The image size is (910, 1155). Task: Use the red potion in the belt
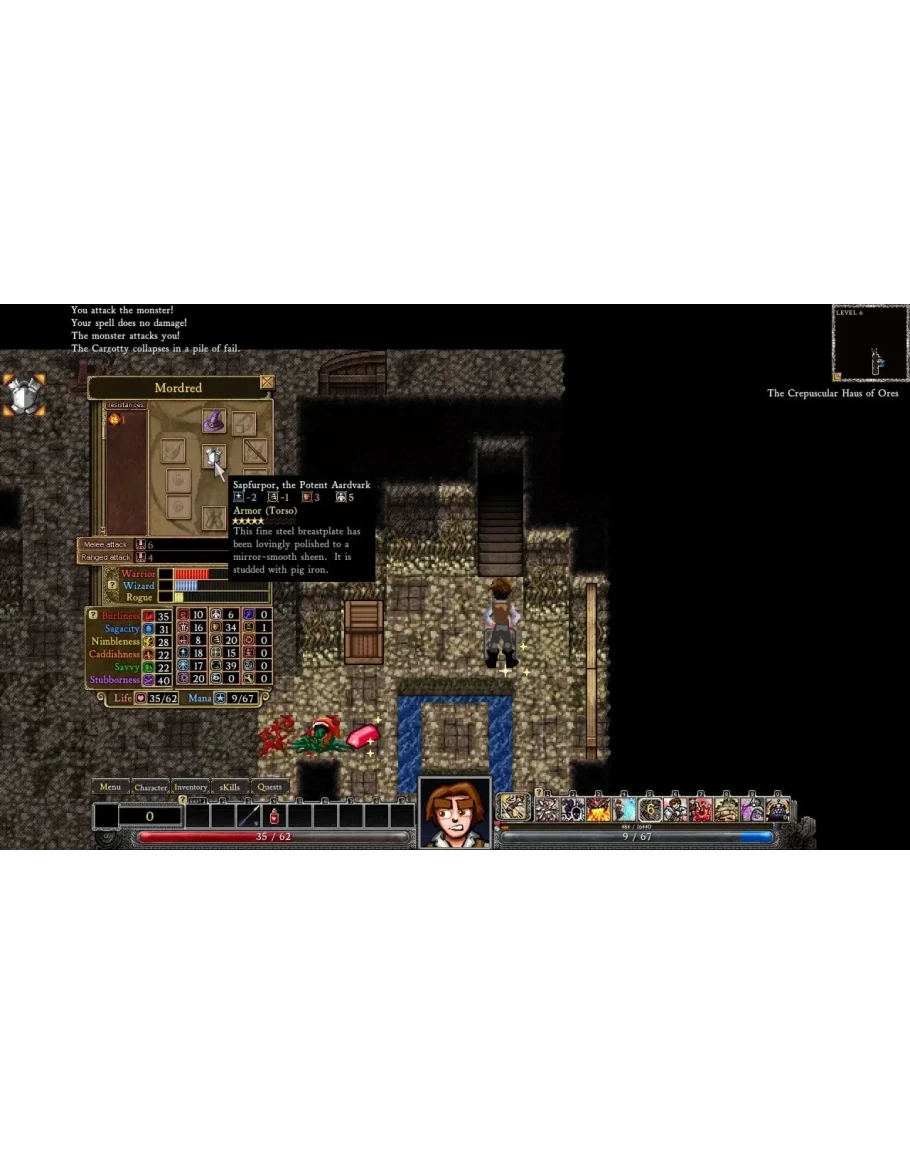(274, 816)
